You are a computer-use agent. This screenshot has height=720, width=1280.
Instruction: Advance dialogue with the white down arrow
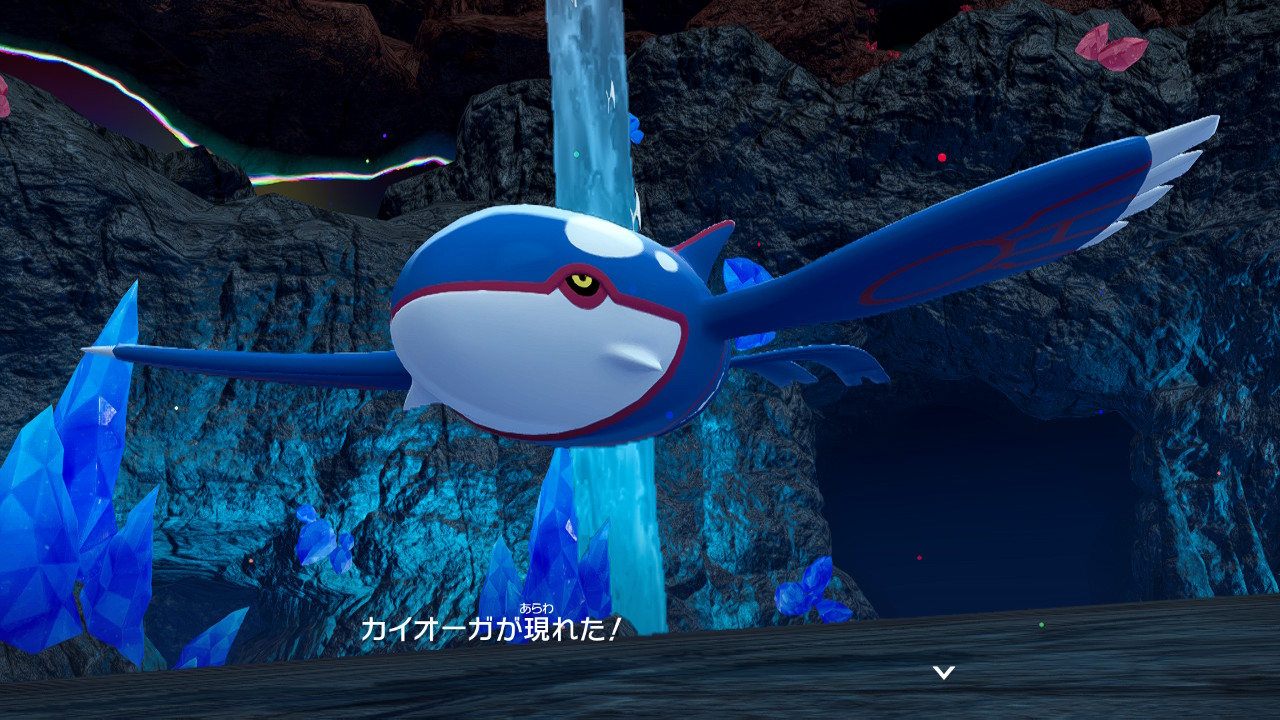coord(943,672)
